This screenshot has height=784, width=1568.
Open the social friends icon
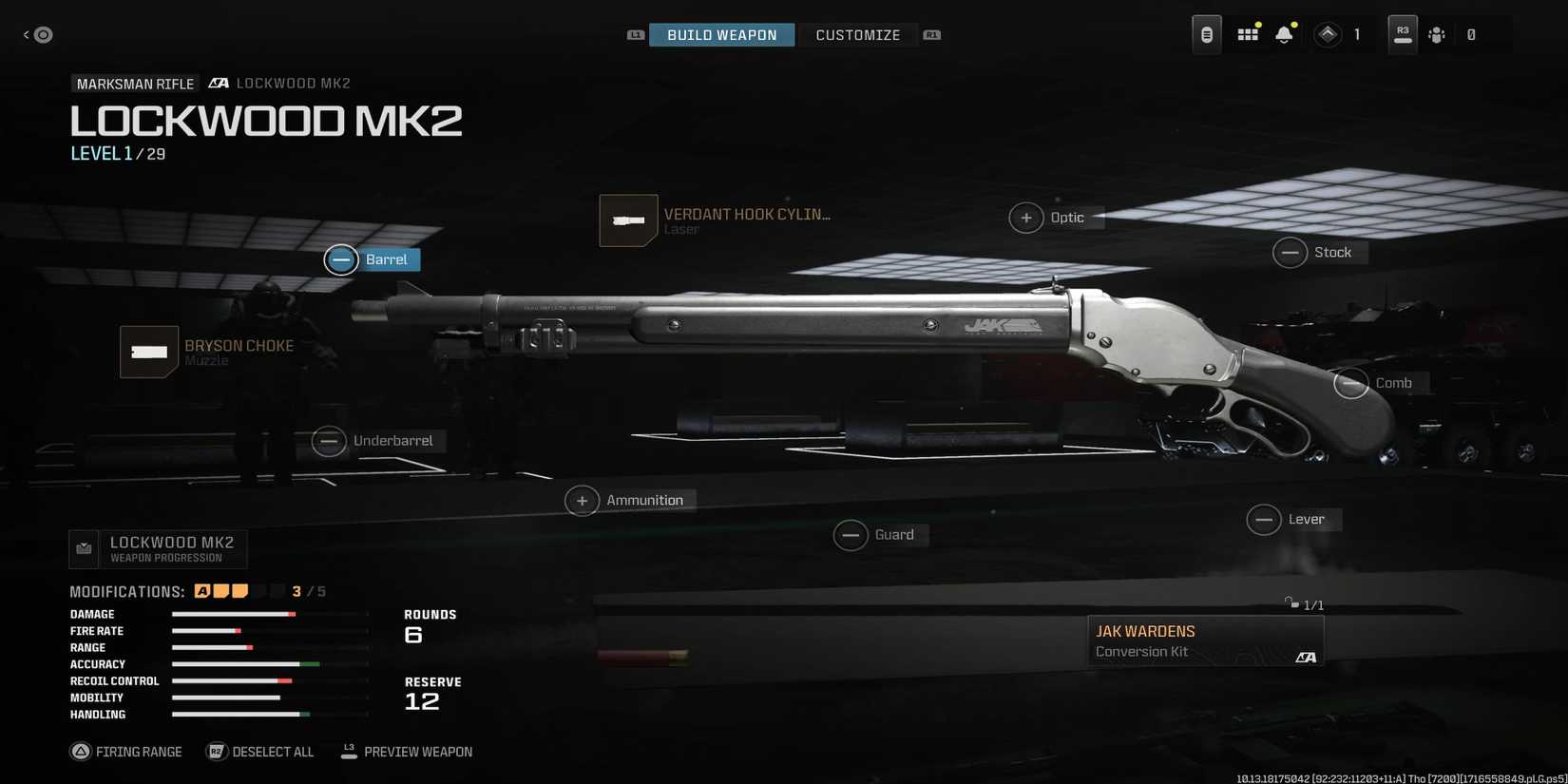[x=1437, y=34]
